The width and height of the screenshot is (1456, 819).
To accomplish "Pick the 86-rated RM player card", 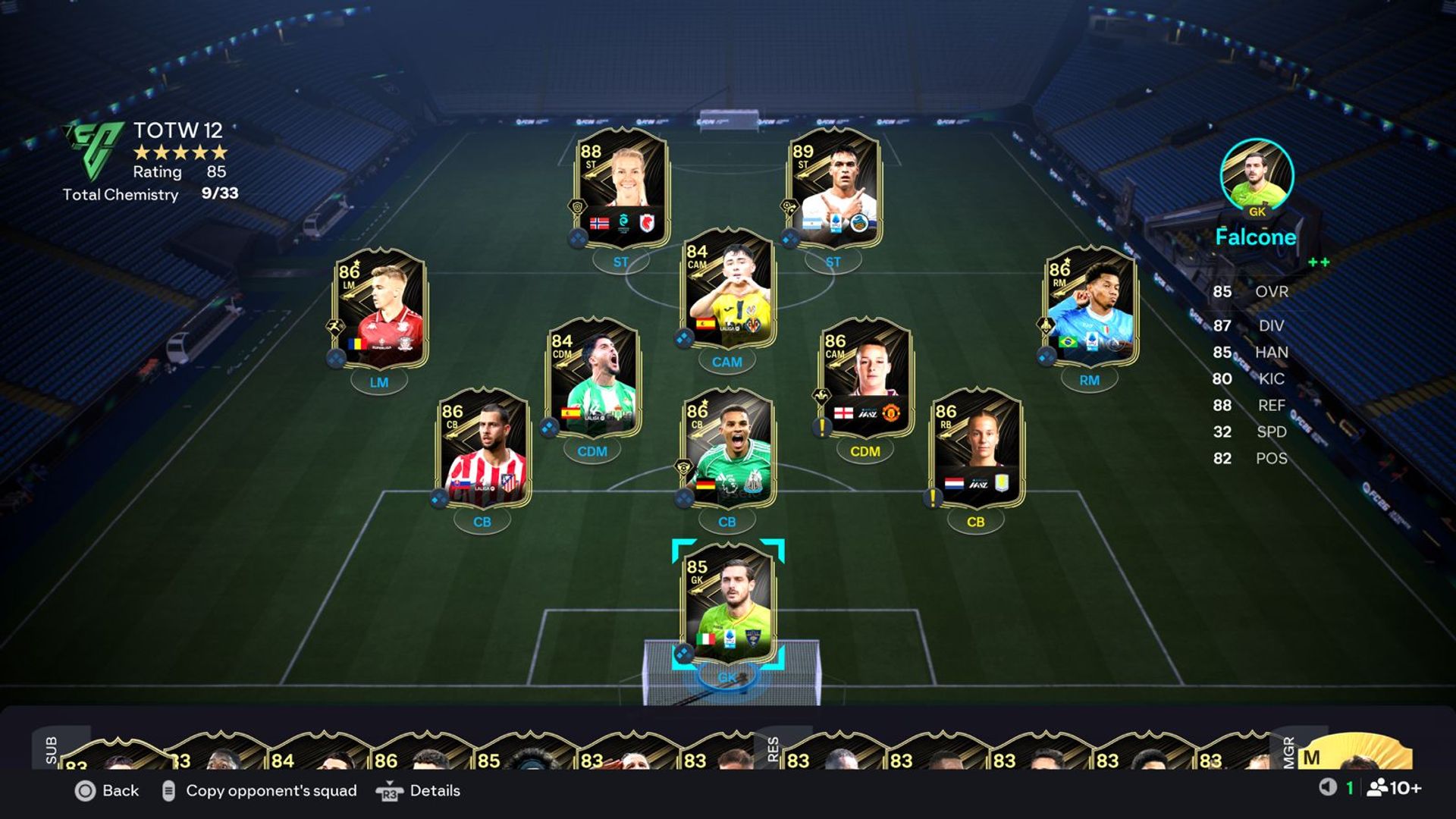I will click(1090, 305).
